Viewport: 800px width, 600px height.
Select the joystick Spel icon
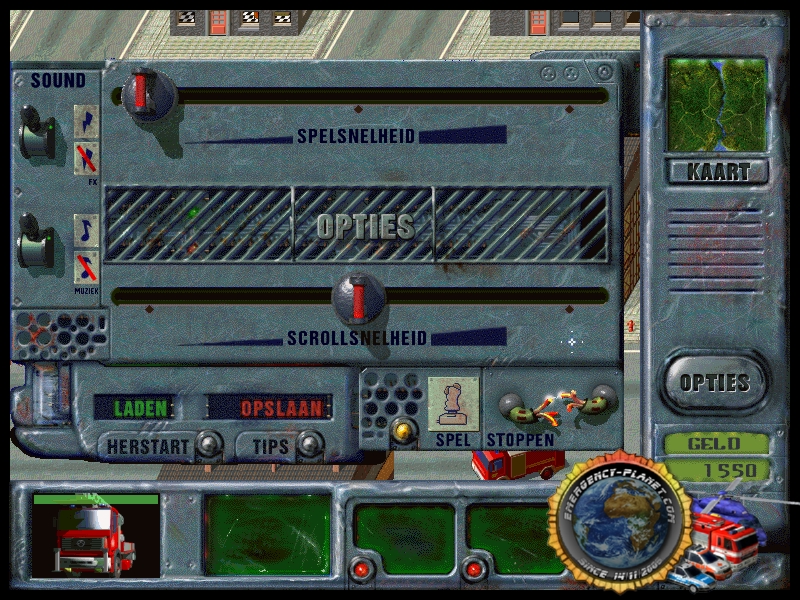[x=452, y=404]
